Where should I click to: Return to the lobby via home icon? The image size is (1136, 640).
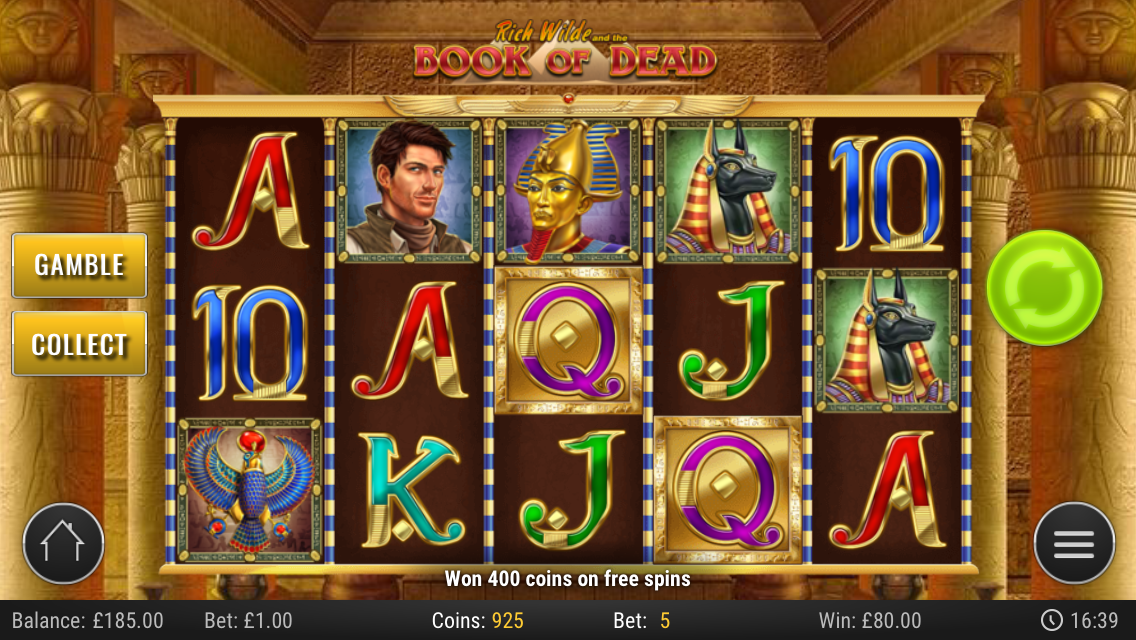pyautogui.click(x=63, y=543)
